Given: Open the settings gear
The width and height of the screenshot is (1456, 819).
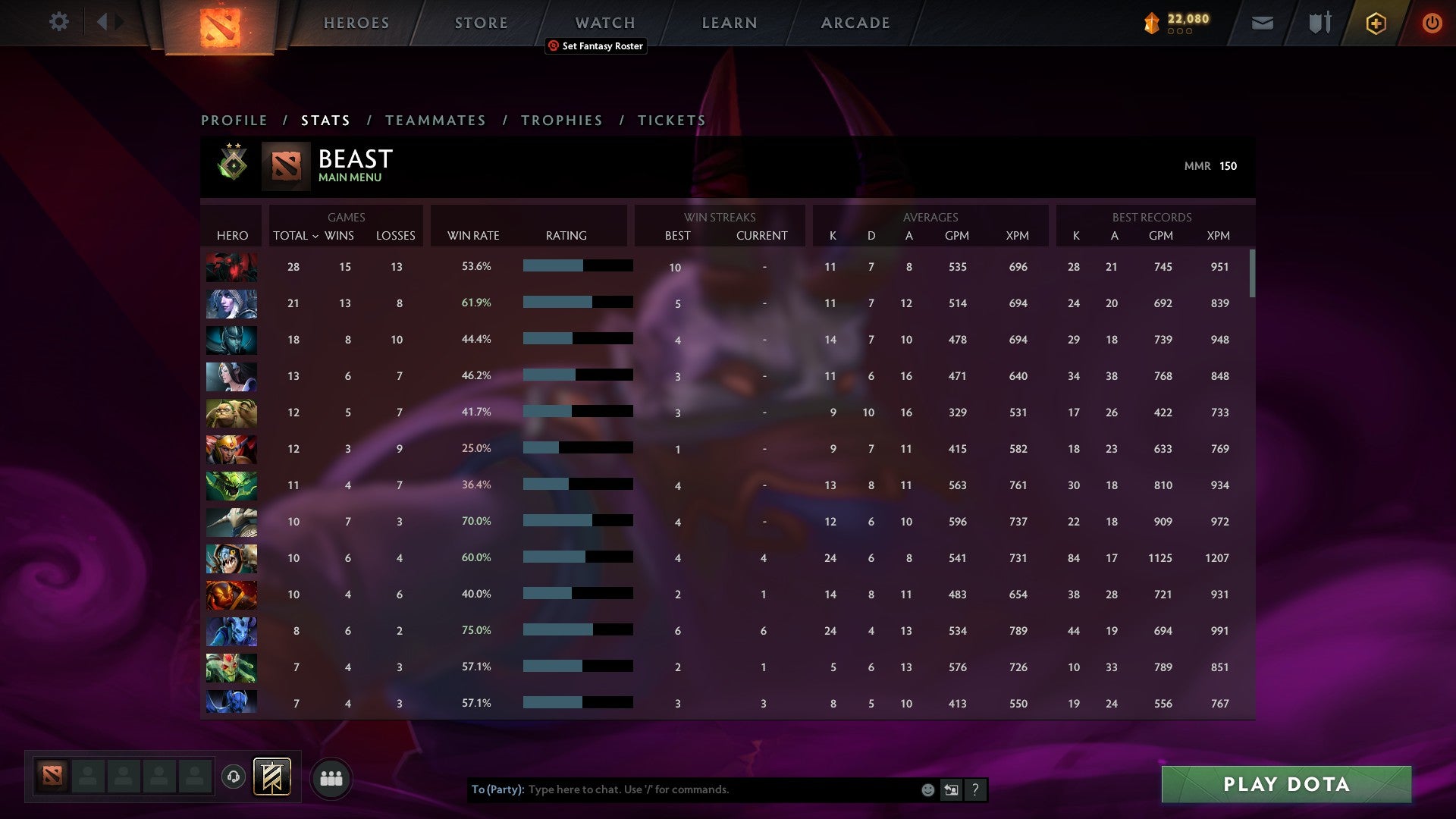Looking at the screenshot, I should pyautogui.click(x=59, y=22).
